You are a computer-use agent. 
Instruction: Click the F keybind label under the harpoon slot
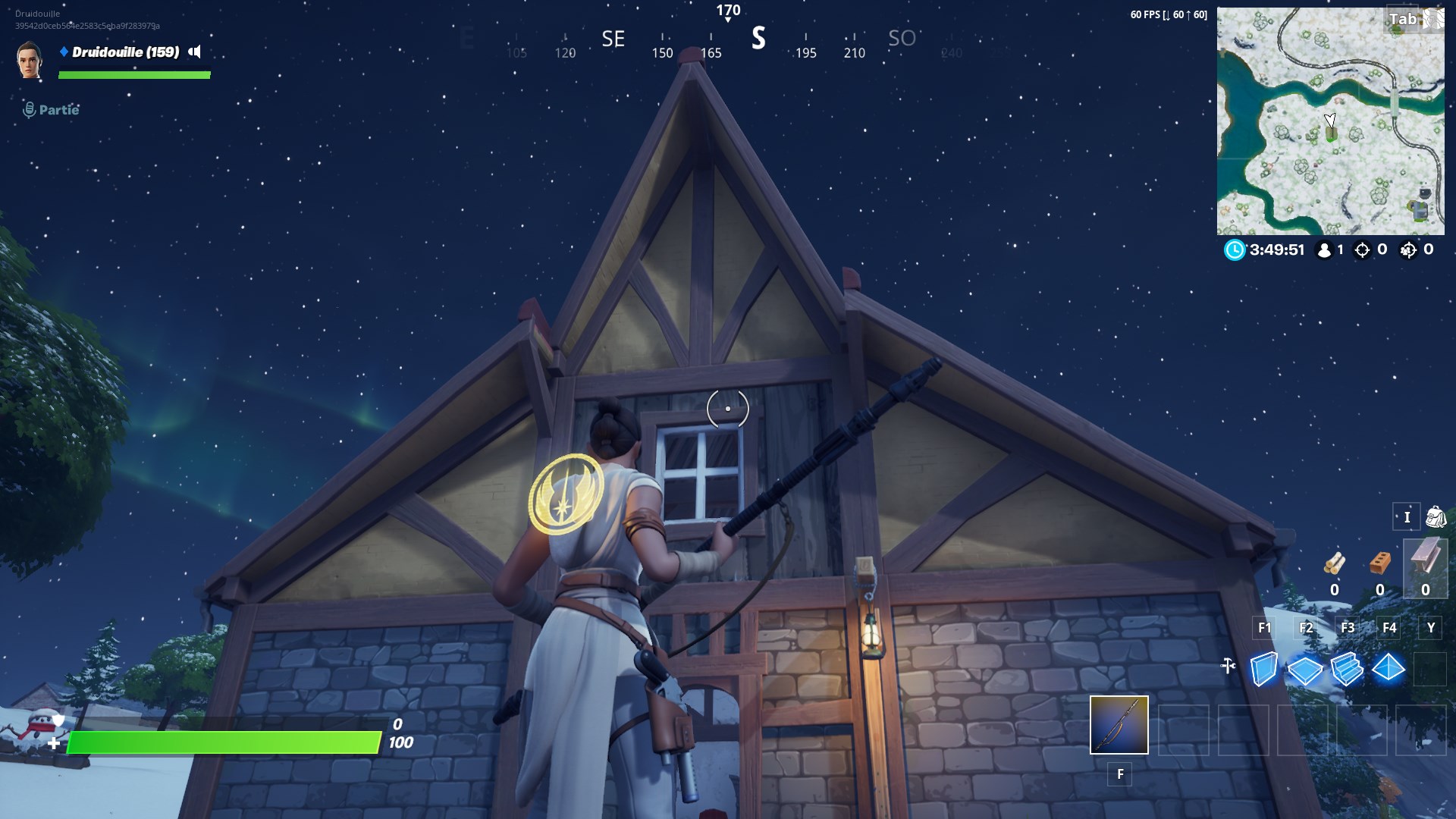(1119, 775)
